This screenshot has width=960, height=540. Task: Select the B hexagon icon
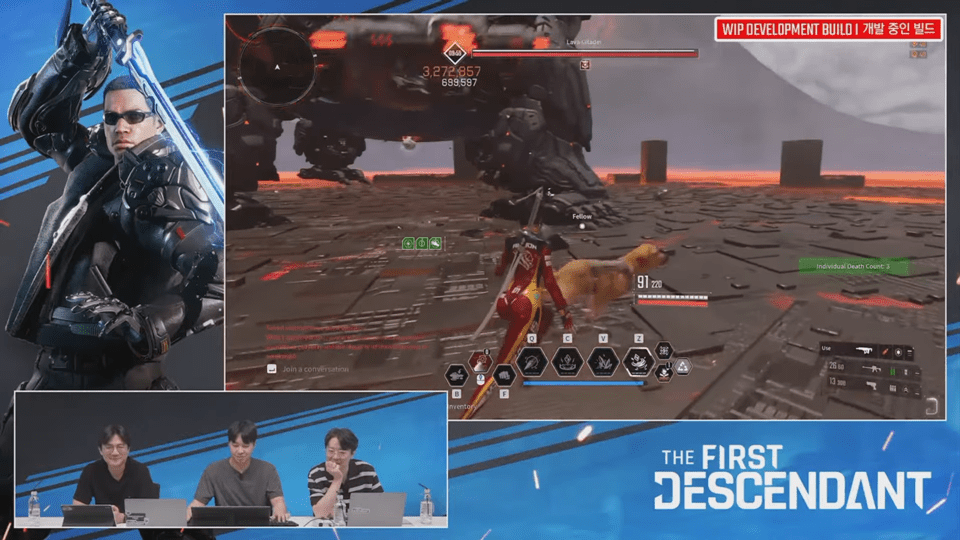(456, 375)
